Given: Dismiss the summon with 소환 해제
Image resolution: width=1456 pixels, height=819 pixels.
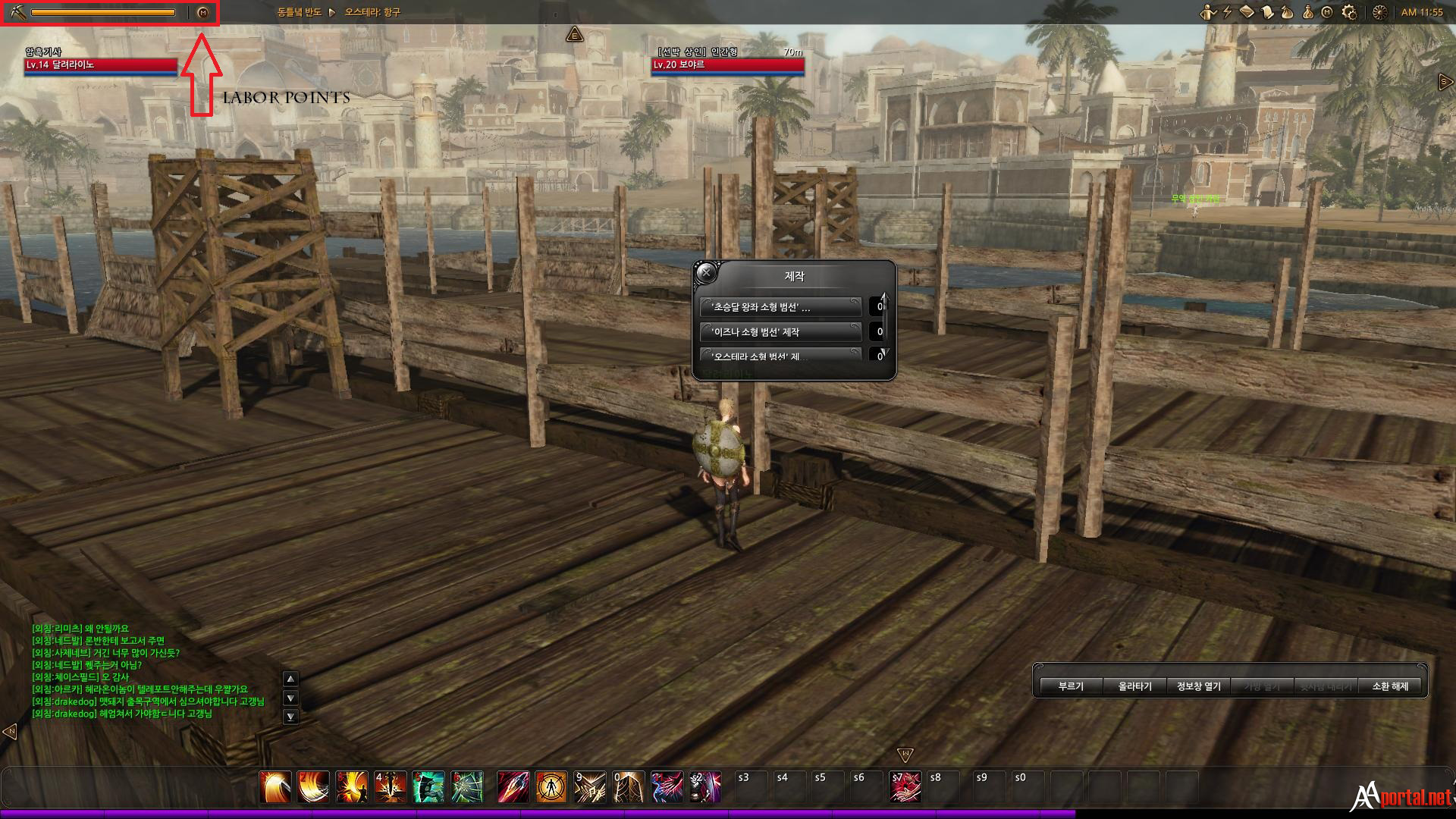Looking at the screenshot, I should click(1389, 686).
